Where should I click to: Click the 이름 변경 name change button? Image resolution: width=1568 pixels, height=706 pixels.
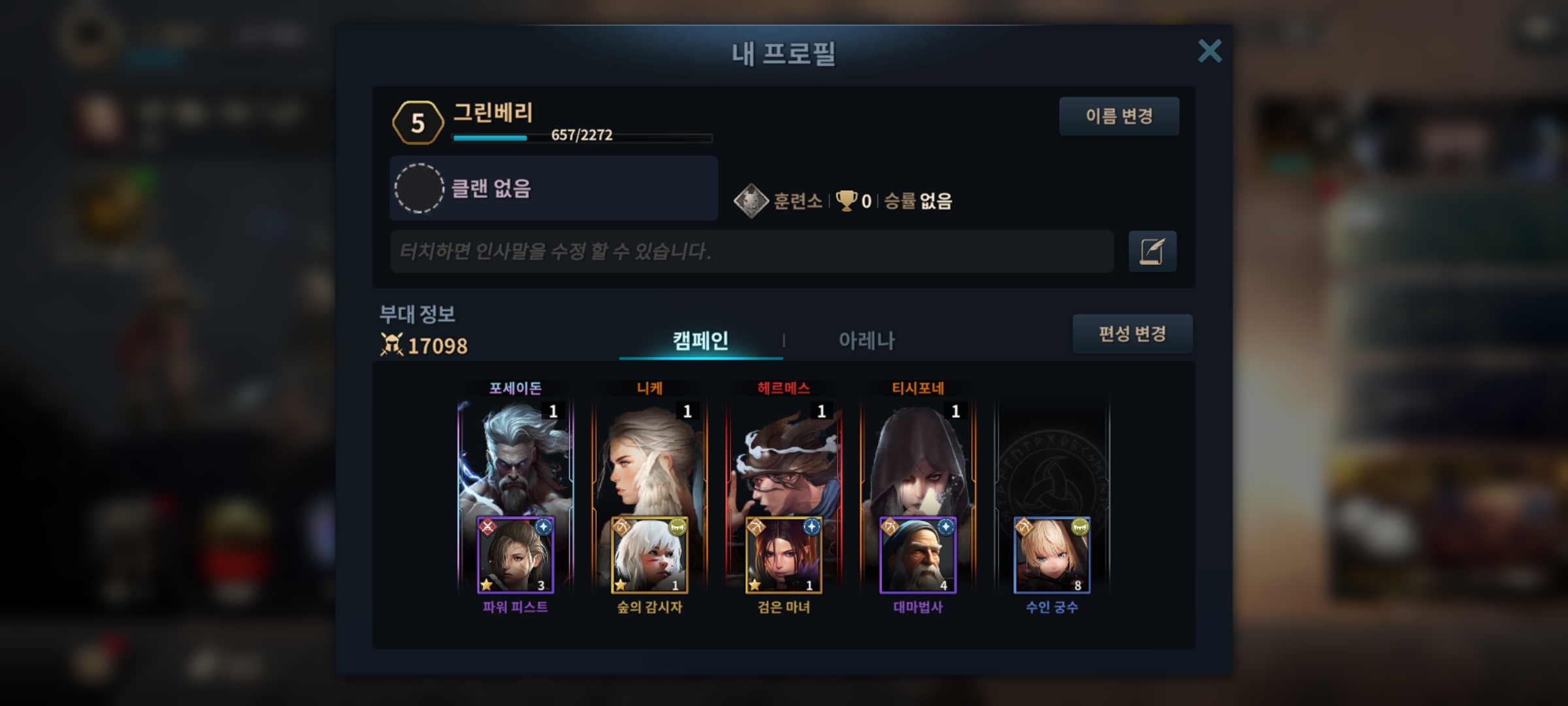tap(1119, 116)
